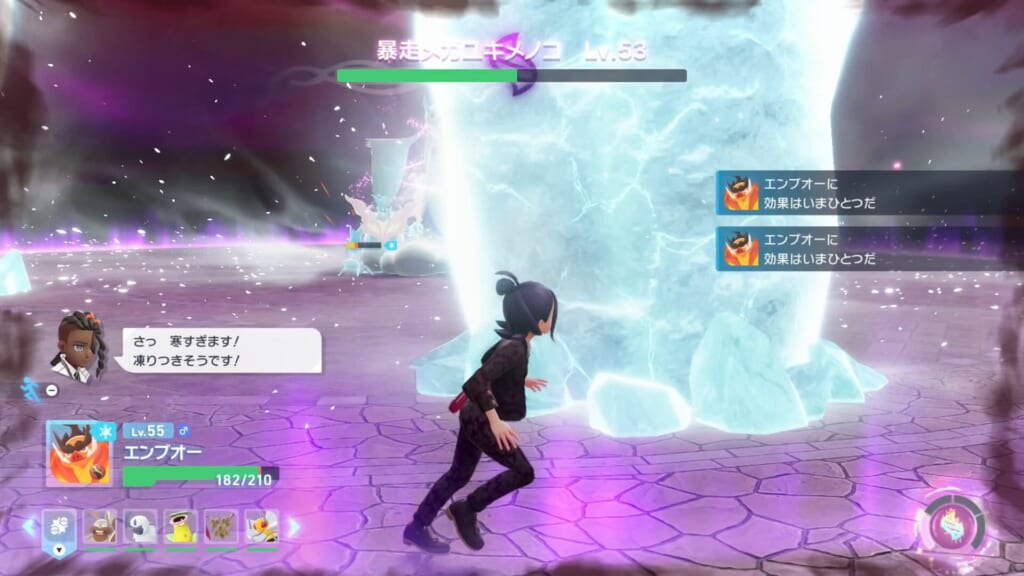Click the left arrow of party bar
The height and width of the screenshot is (576, 1024).
click(29, 526)
